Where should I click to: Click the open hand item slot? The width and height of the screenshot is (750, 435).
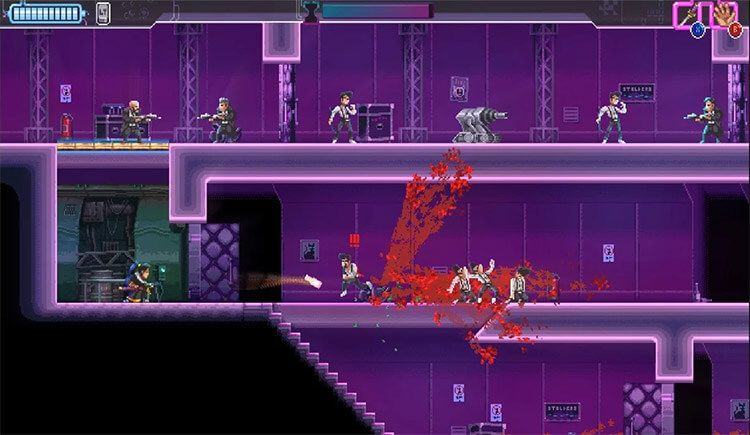tap(725, 14)
